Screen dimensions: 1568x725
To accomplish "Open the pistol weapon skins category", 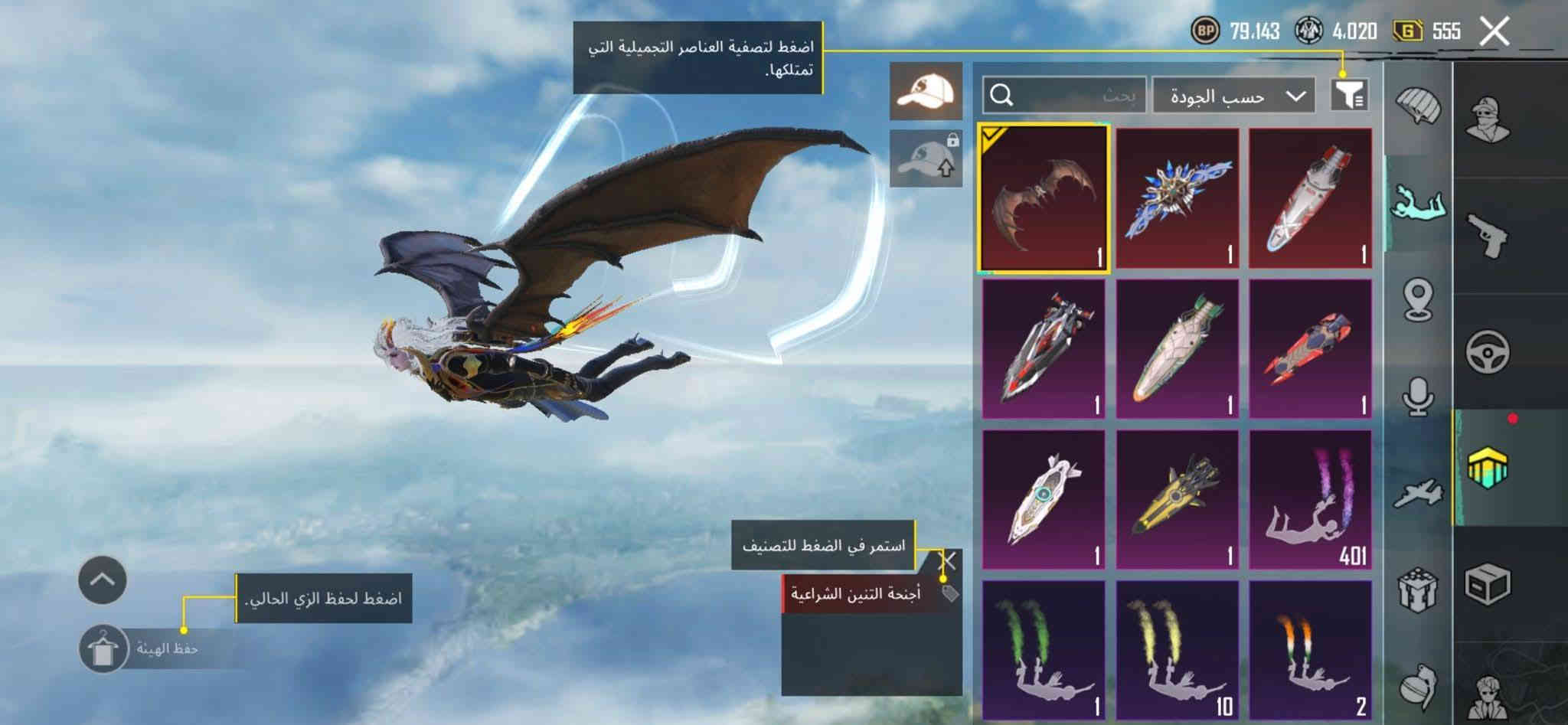I will click(x=1487, y=230).
